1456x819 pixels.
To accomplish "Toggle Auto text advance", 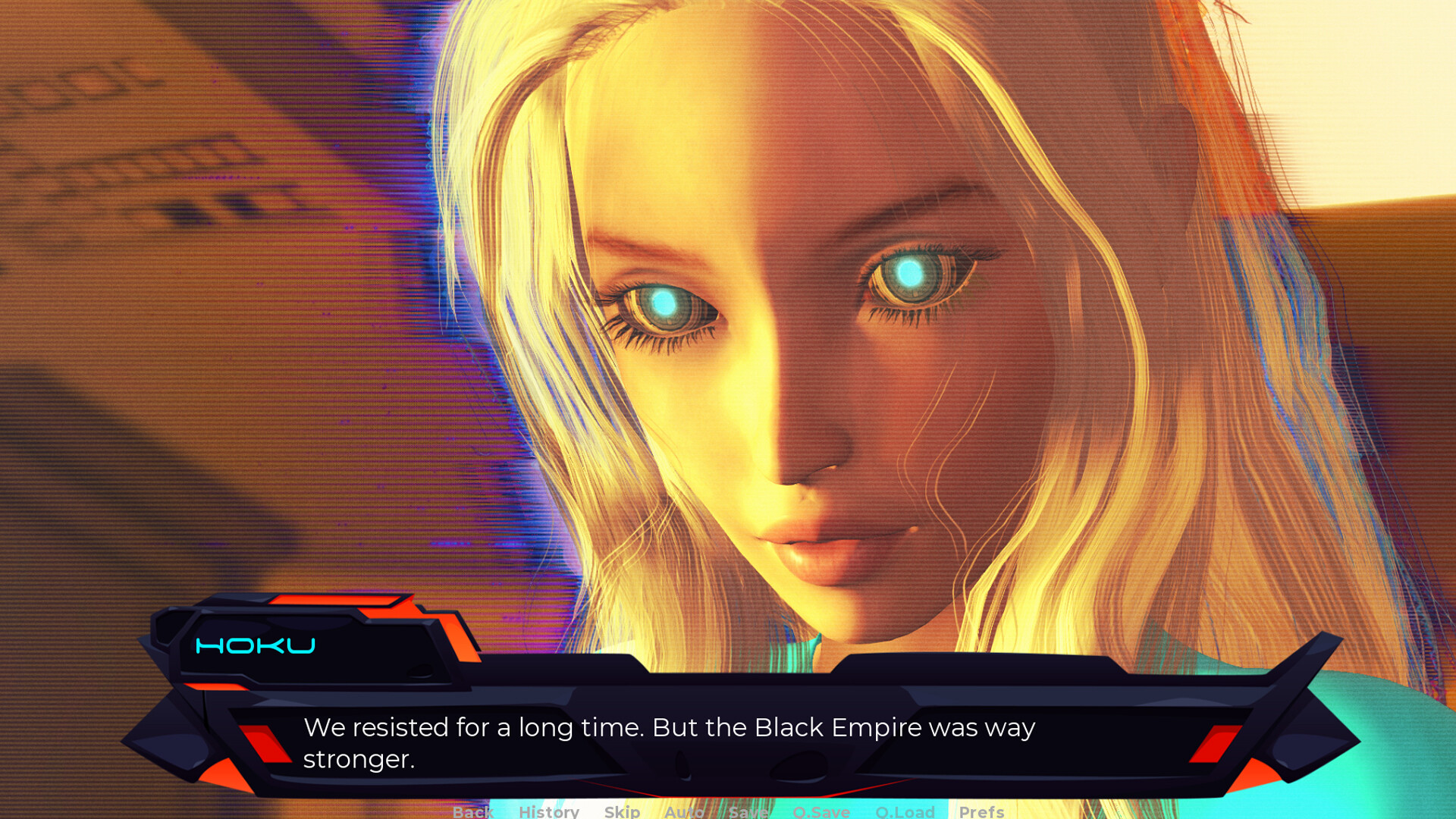I will (x=682, y=812).
